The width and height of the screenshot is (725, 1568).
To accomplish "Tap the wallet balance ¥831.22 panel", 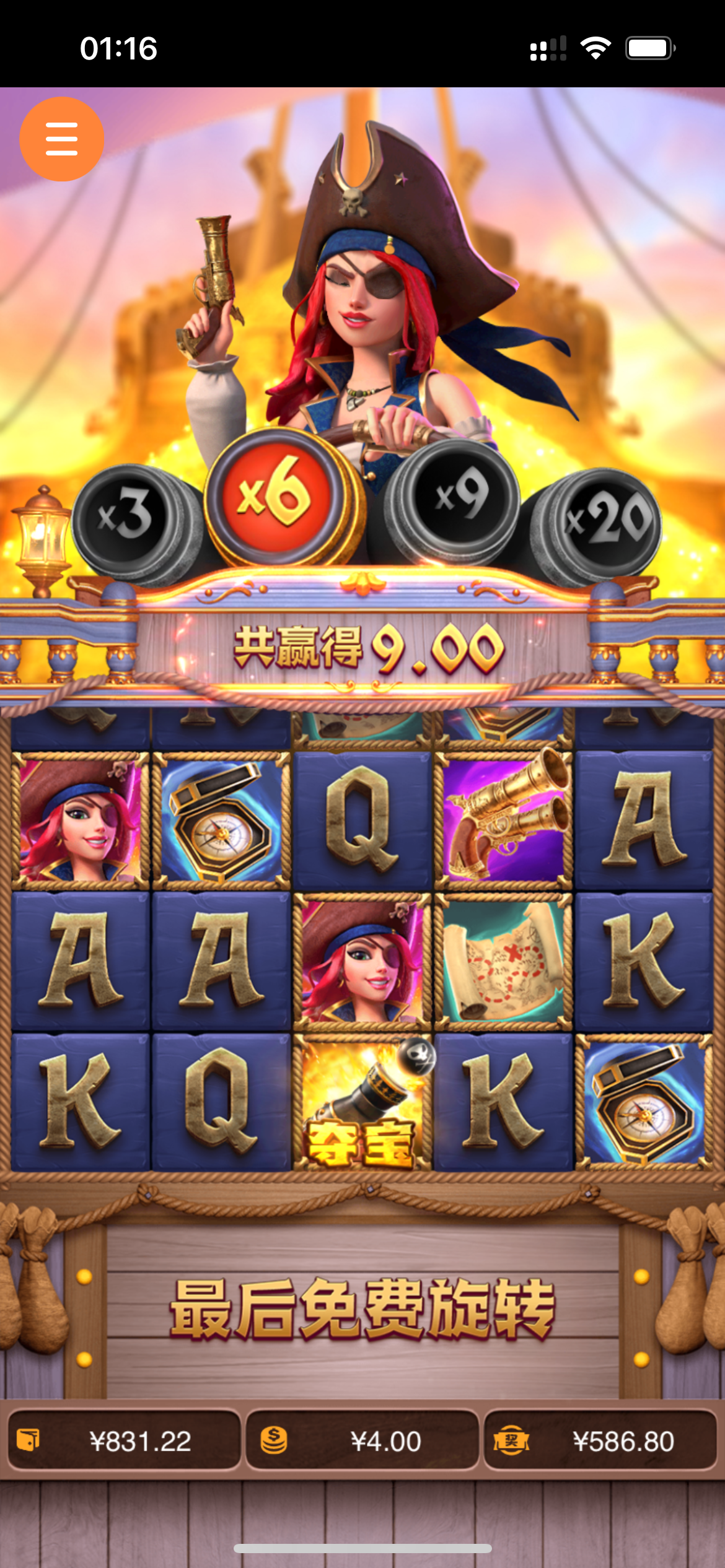I will (124, 1441).
